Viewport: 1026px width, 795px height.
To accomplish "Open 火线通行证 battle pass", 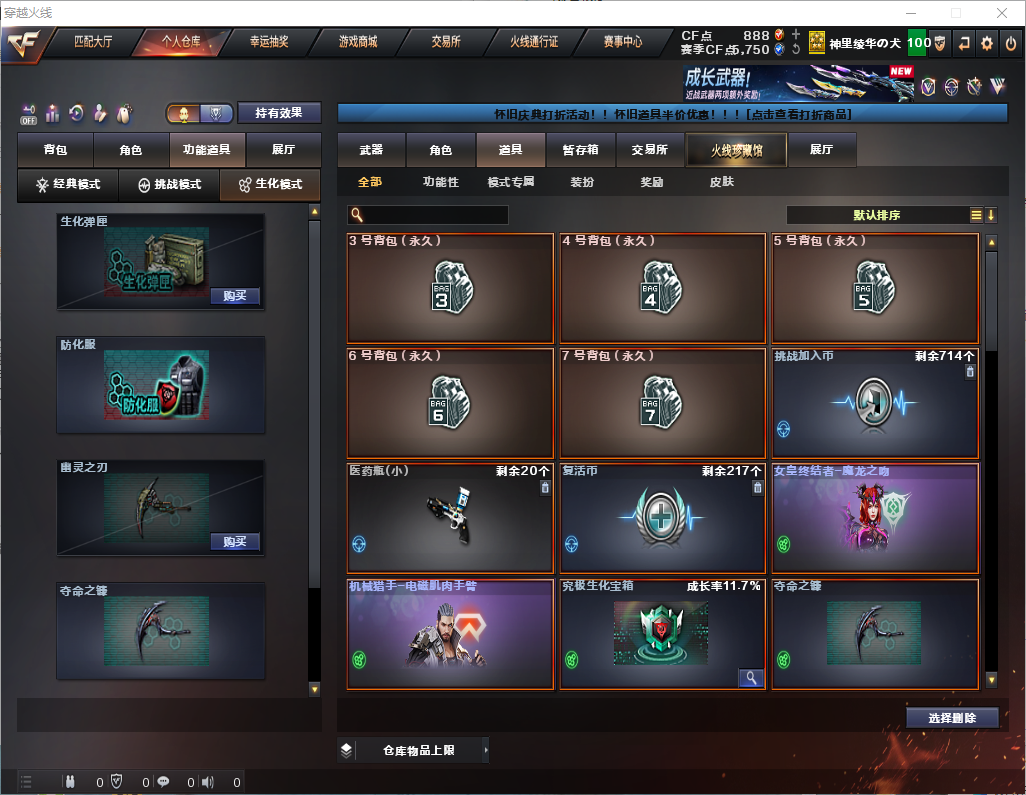I will [x=534, y=42].
